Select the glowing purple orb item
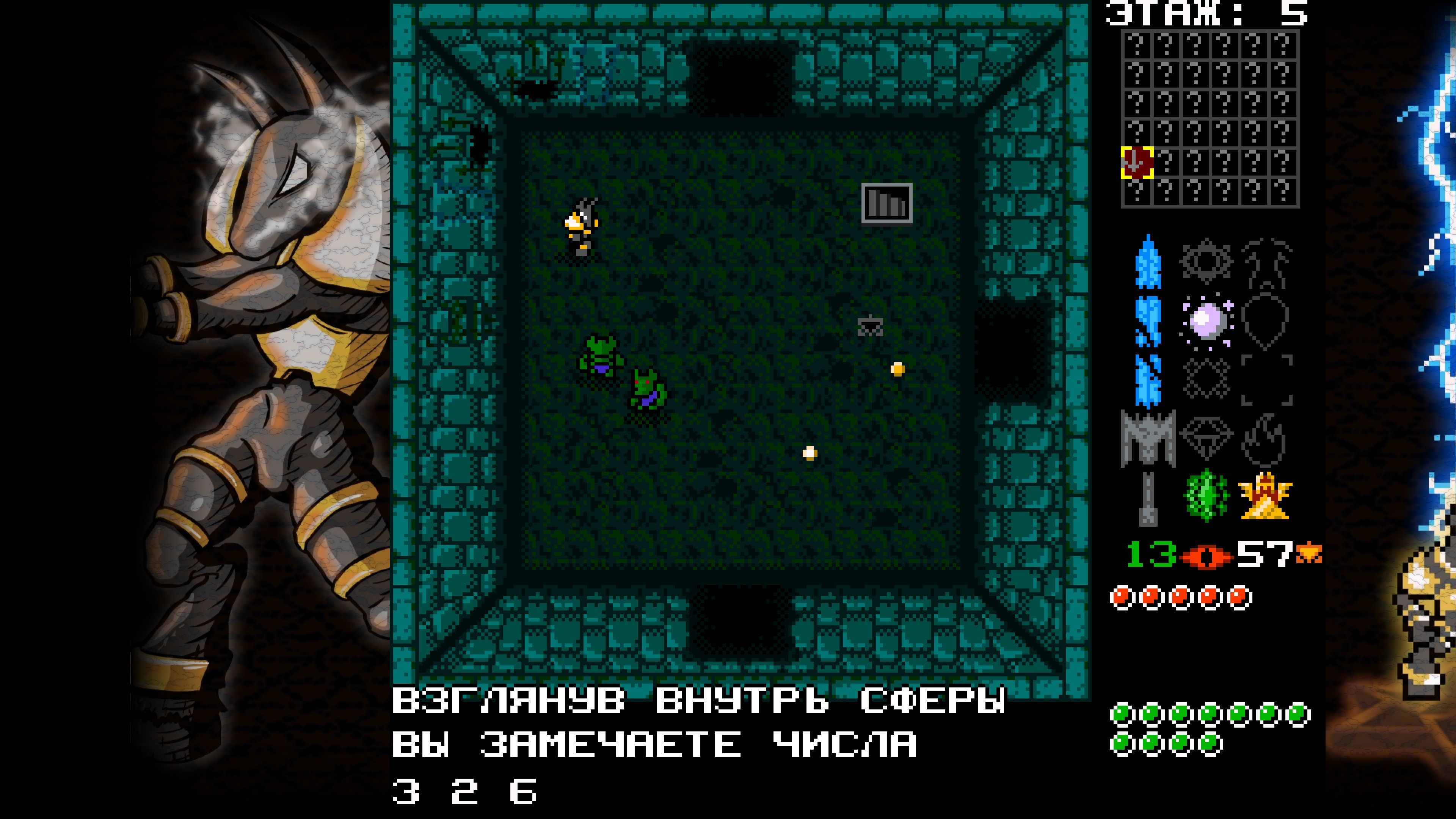 (x=1207, y=320)
